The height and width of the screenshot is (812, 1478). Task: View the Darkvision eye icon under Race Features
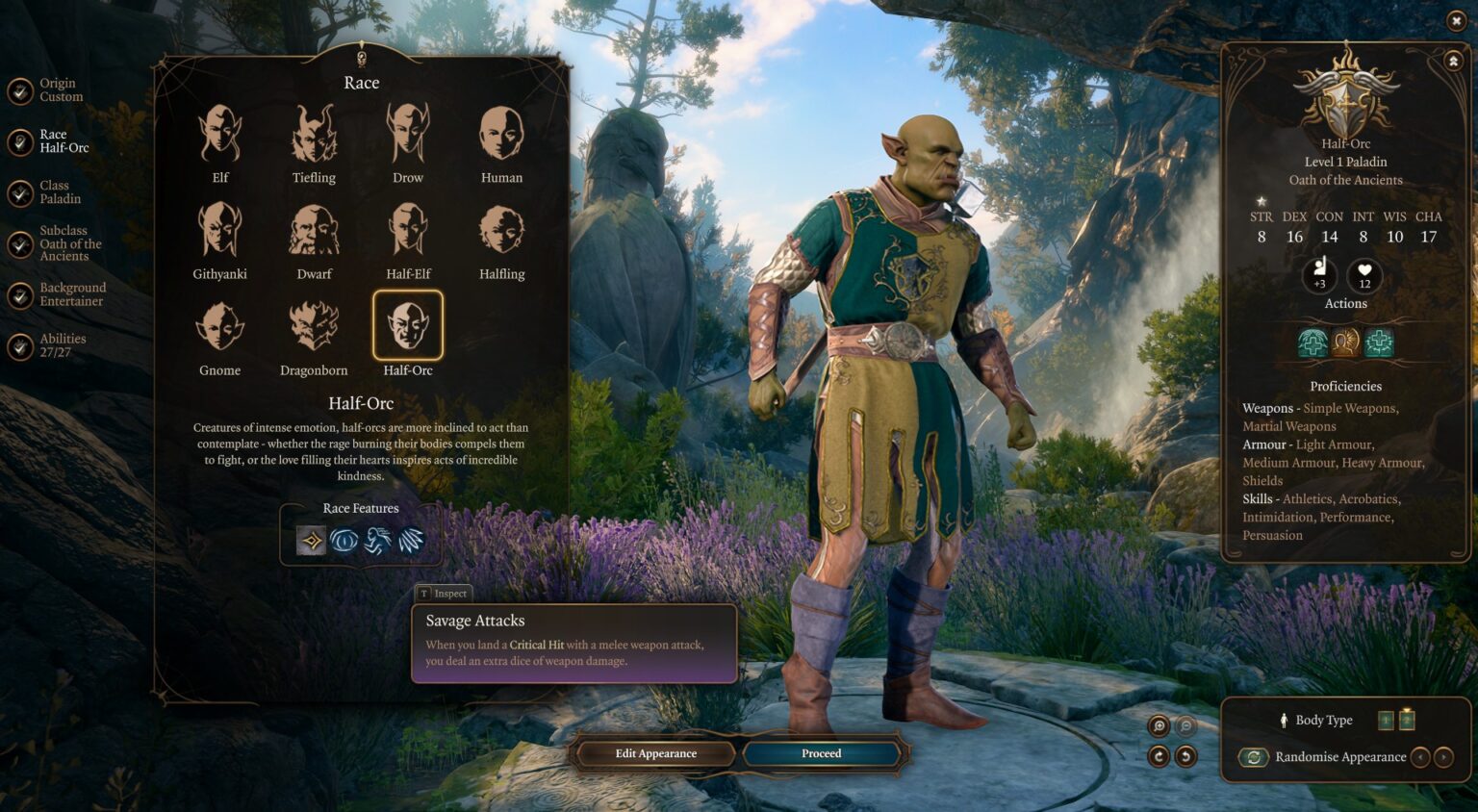click(x=344, y=541)
